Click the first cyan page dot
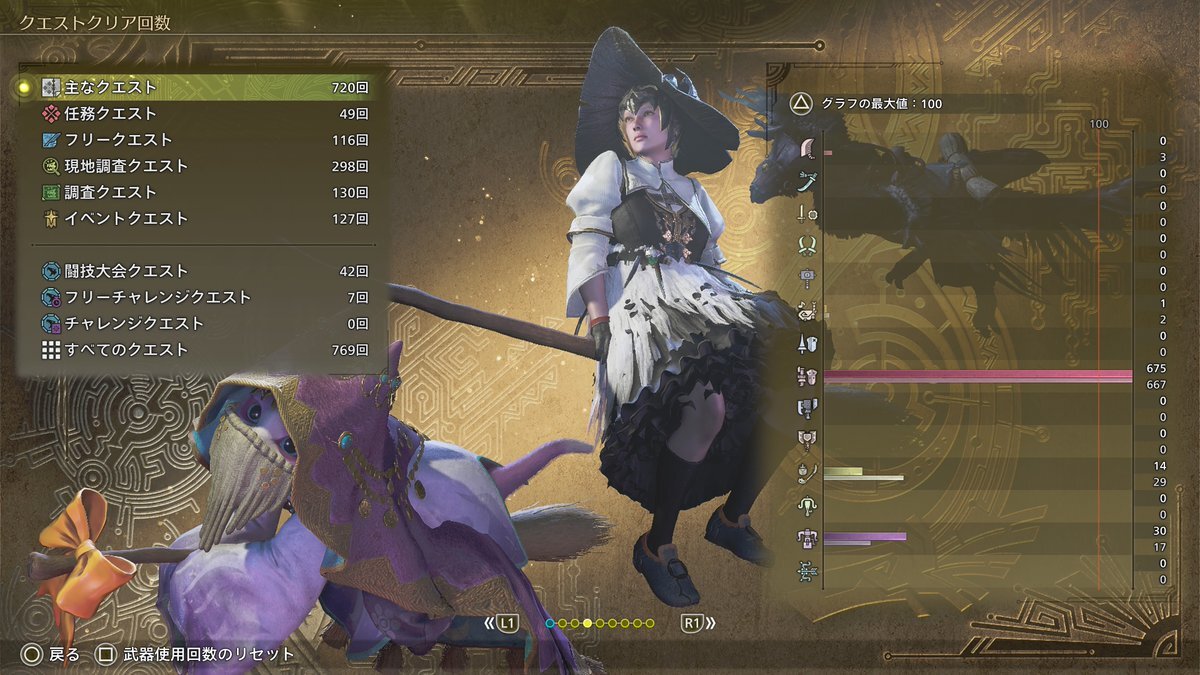 point(550,624)
